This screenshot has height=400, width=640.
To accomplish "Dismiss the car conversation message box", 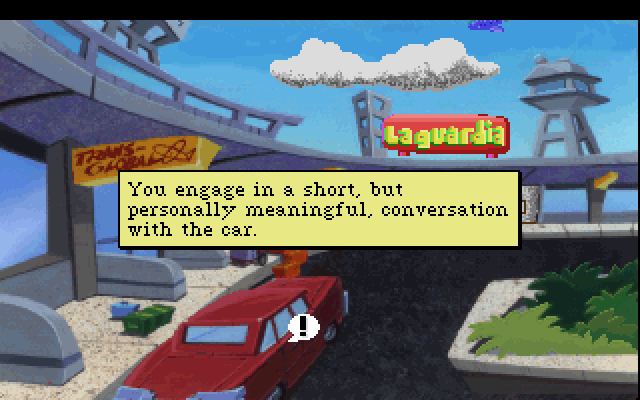I will pyautogui.click(x=319, y=209).
